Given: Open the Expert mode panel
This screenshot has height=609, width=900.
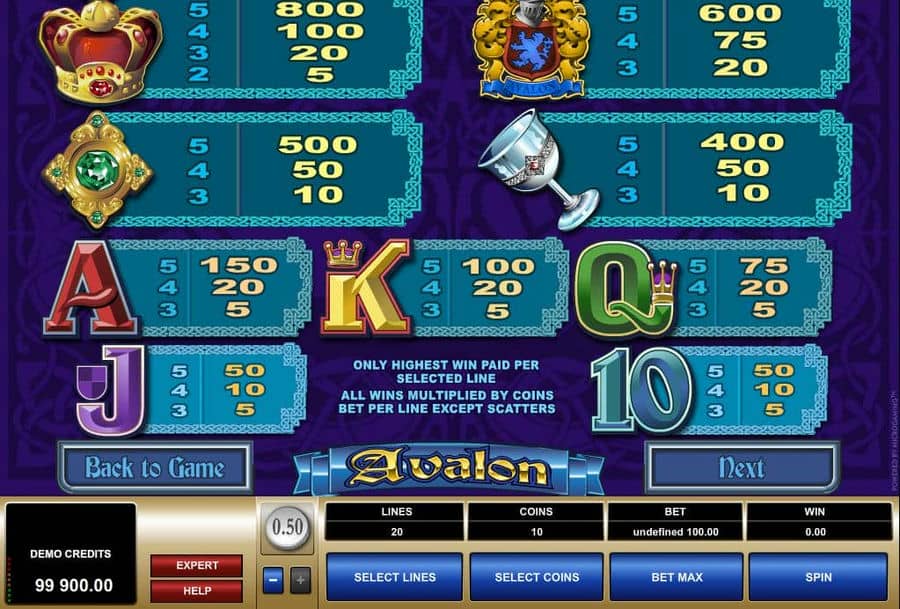Looking at the screenshot, I should (197, 565).
